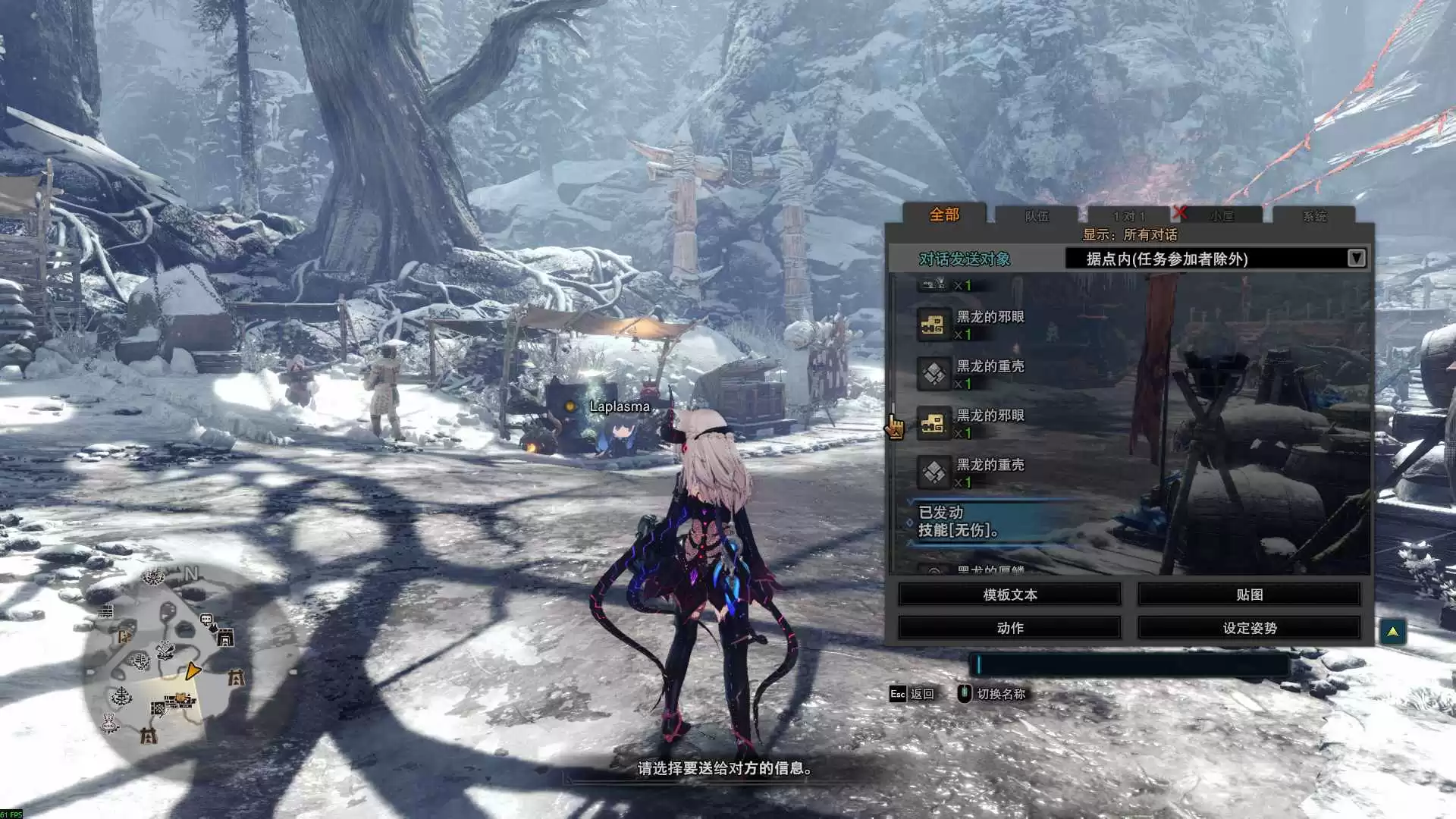Open the 队伍 chat tab
The width and height of the screenshot is (1456, 819).
point(1037,216)
